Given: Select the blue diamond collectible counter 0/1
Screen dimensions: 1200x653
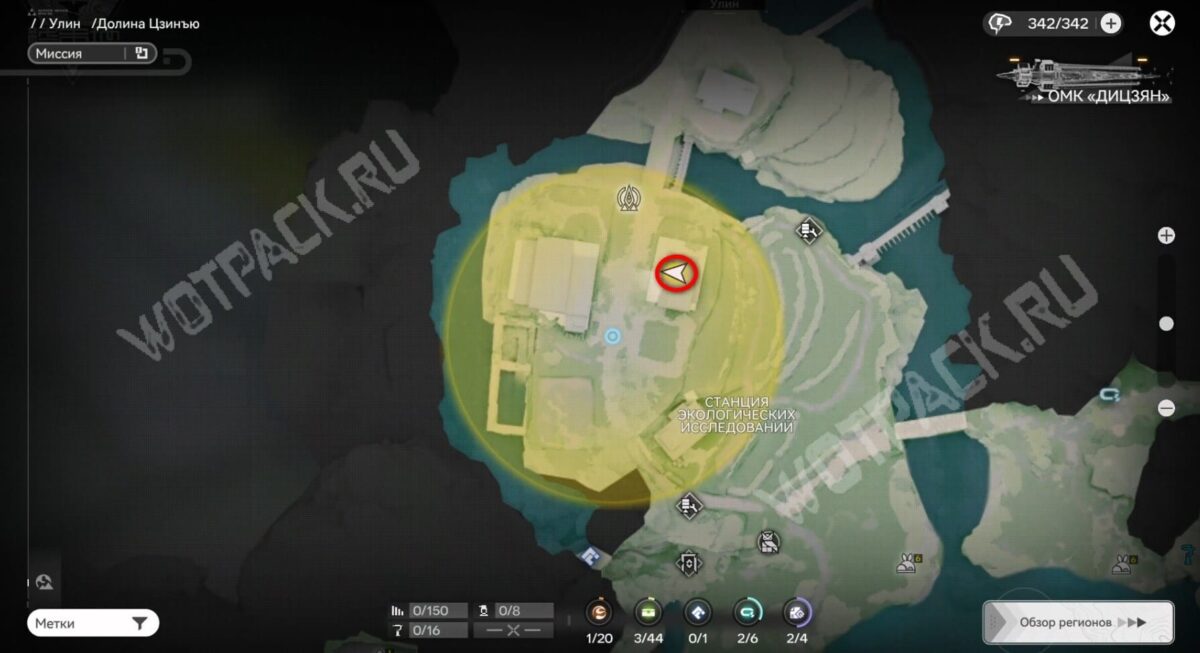Looking at the screenshot, I should (x=697, y=613).
